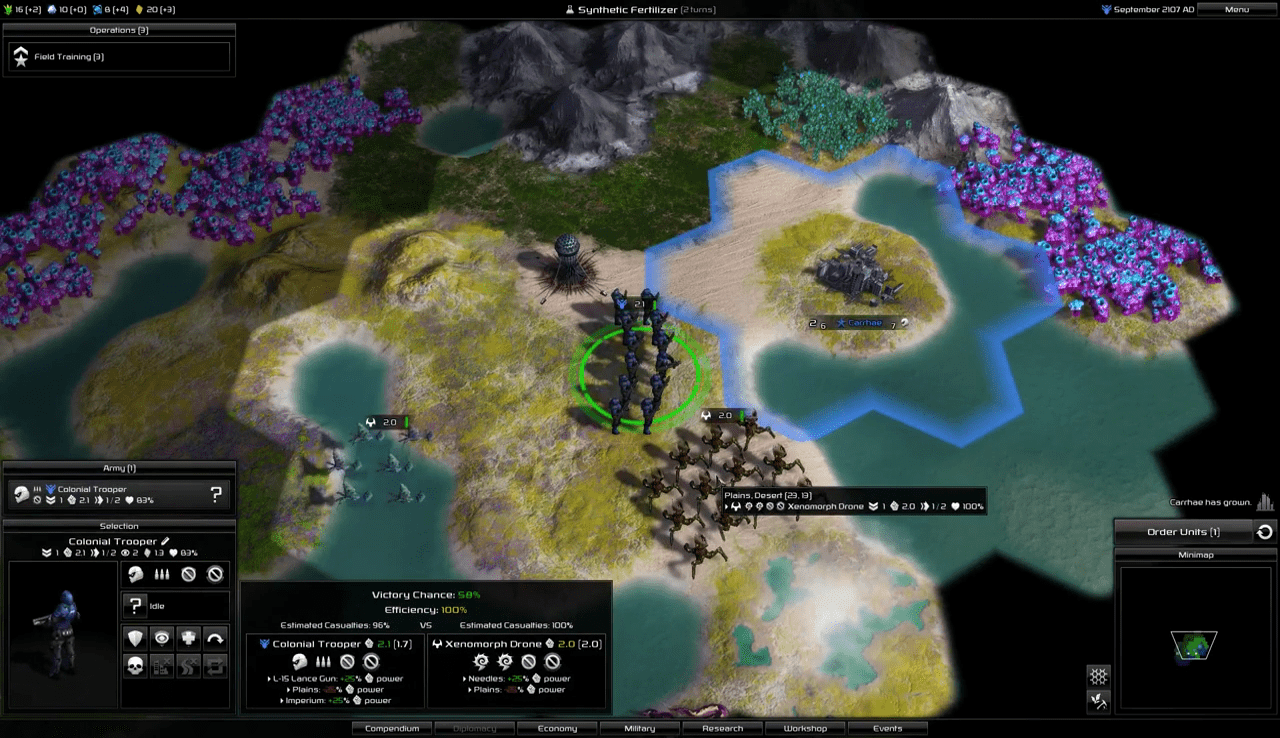Activate the eye unit action
The height and width of the screenshot is (738, 1280).
[x=161, y=638]
